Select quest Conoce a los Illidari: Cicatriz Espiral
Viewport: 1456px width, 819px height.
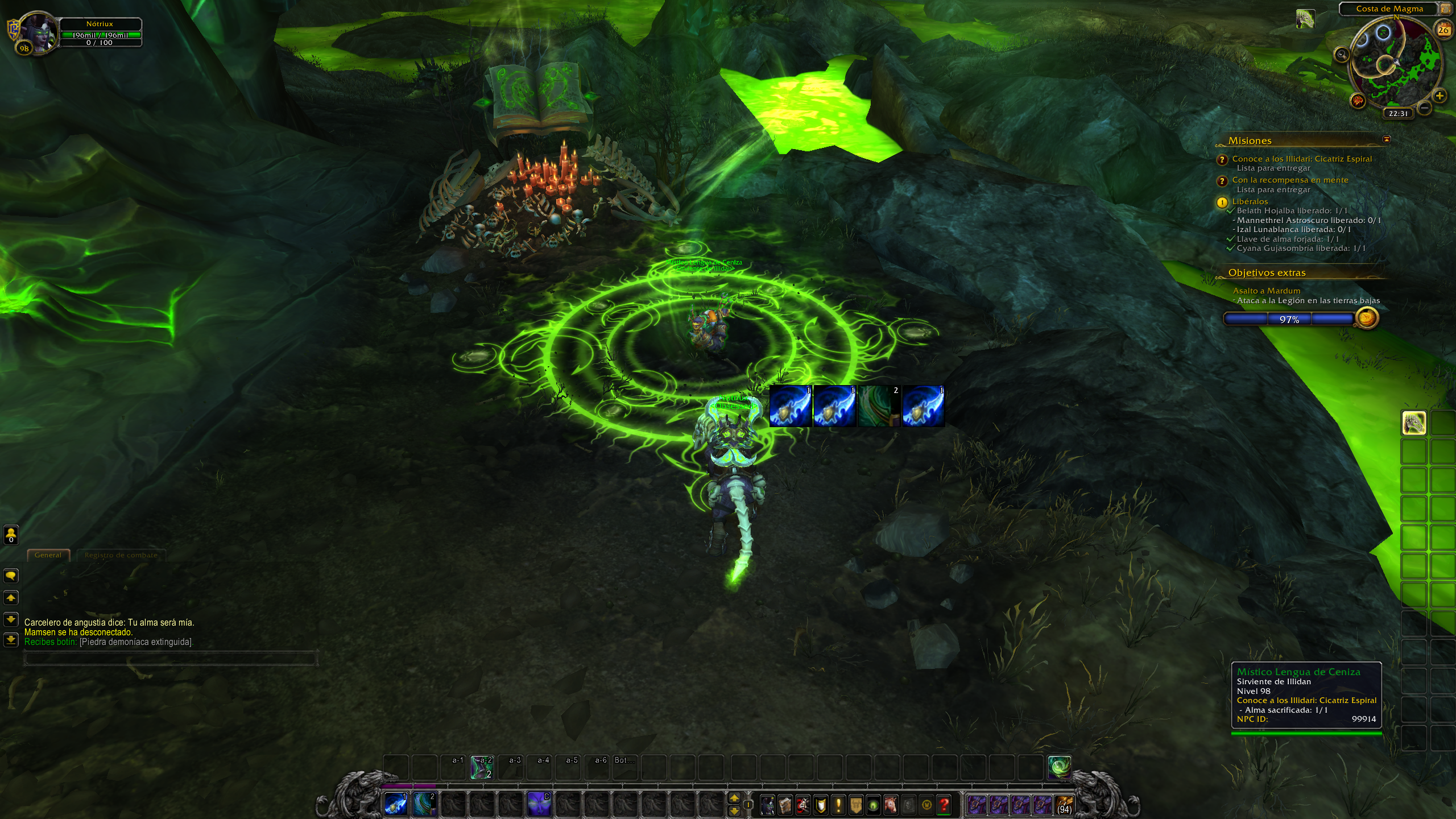pyautogui.click(x=1301, y=159)
